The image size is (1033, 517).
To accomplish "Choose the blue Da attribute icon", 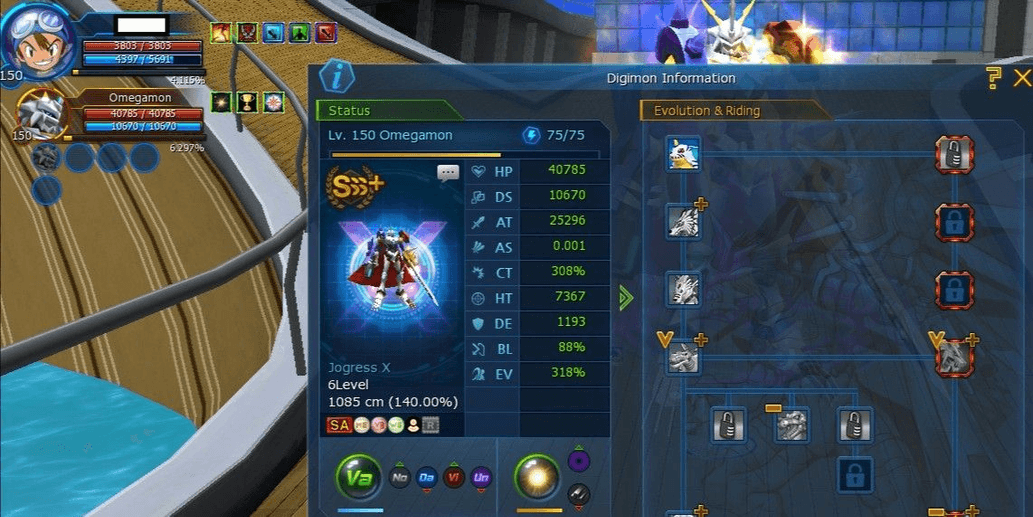I will tap(426, 478).
